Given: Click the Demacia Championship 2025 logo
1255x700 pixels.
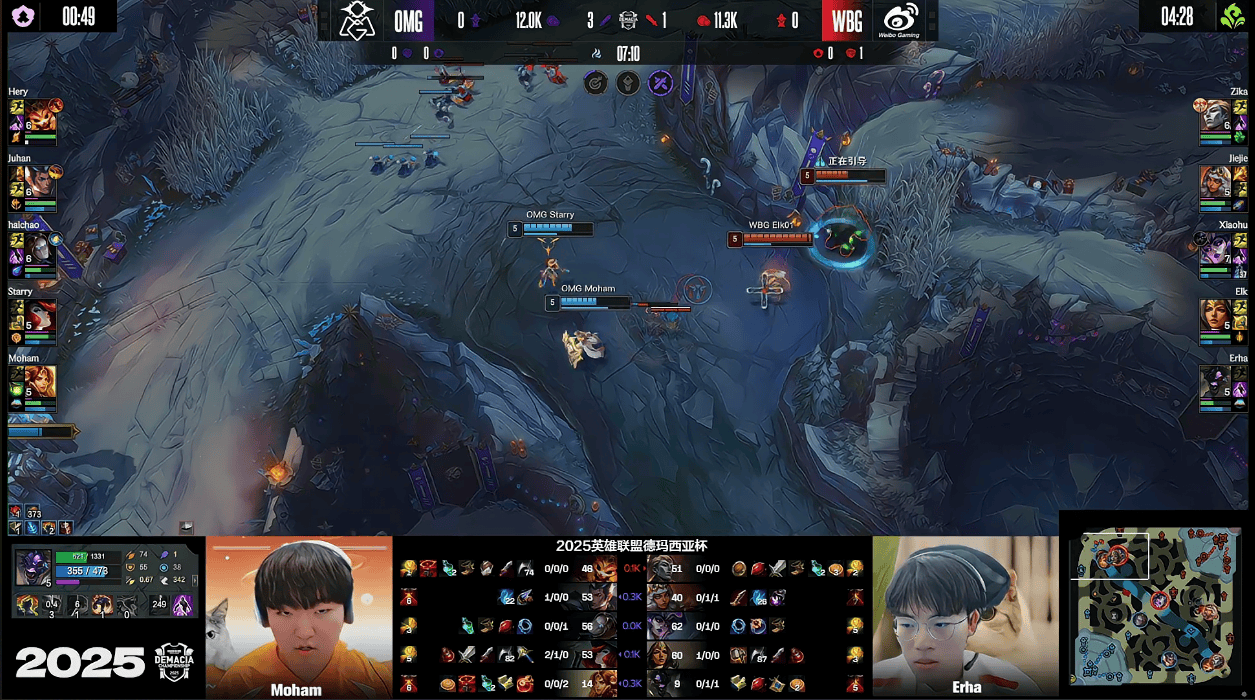Looking at the screenshot, I should pos(177,662).
